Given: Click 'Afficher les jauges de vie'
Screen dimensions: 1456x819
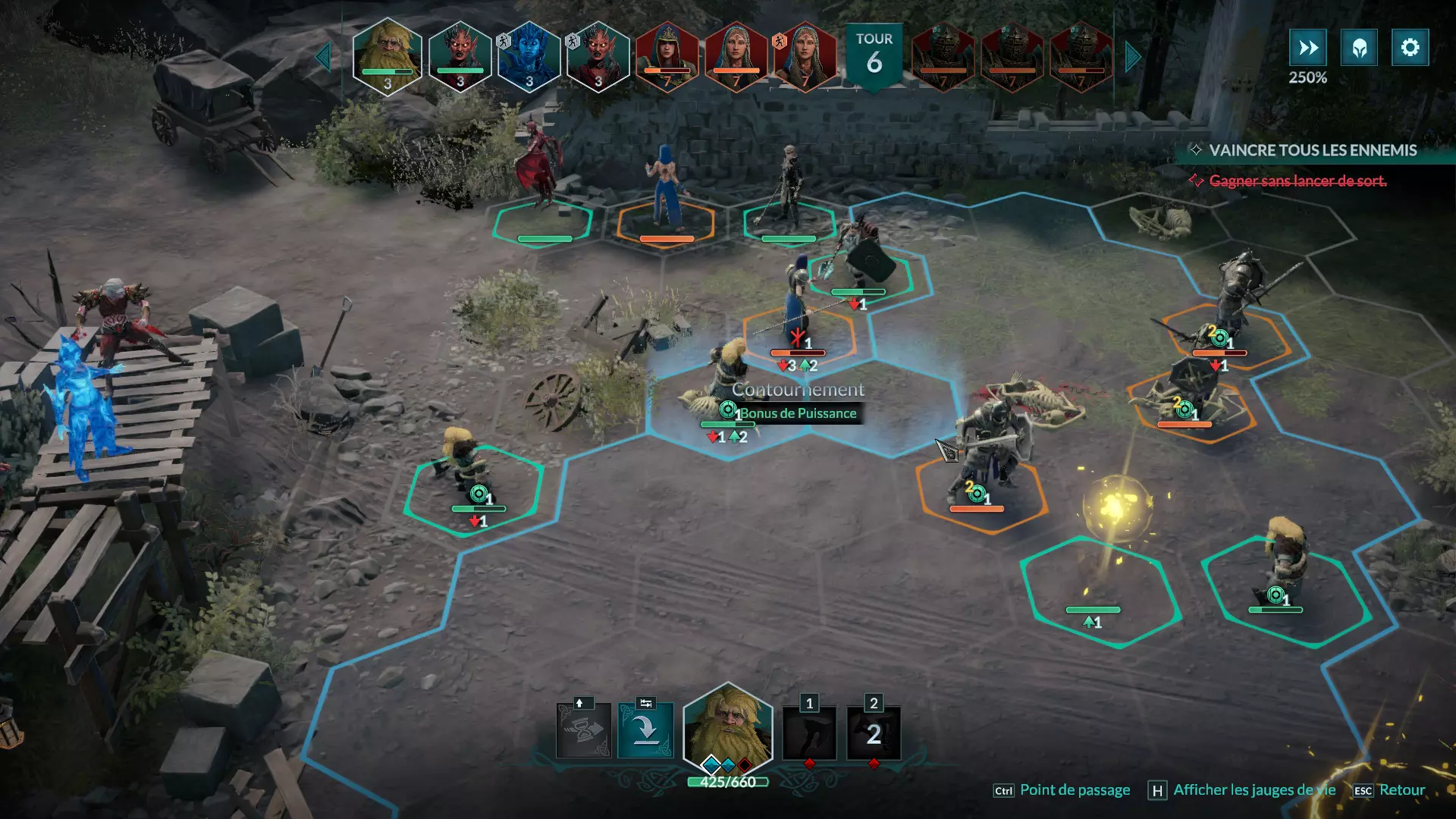Looking at the screenshot, I should tap(1254, 790).
